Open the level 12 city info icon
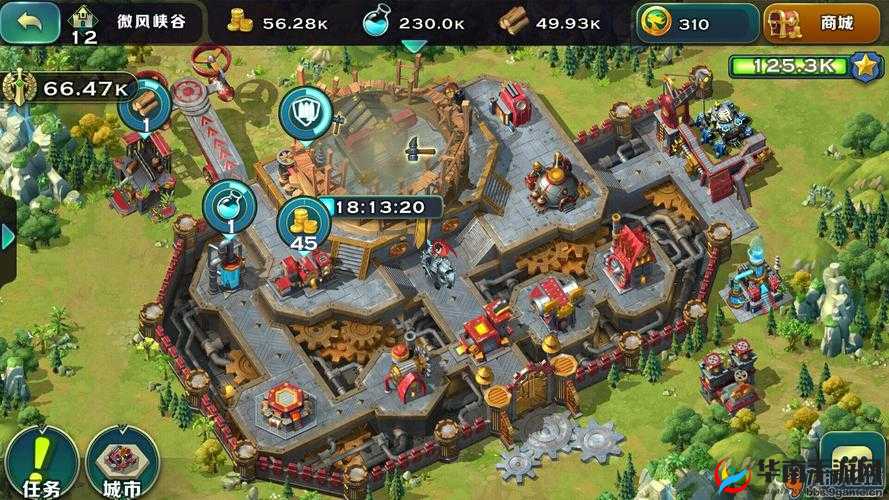The image size is (889, 500). (x=84, y=23)
